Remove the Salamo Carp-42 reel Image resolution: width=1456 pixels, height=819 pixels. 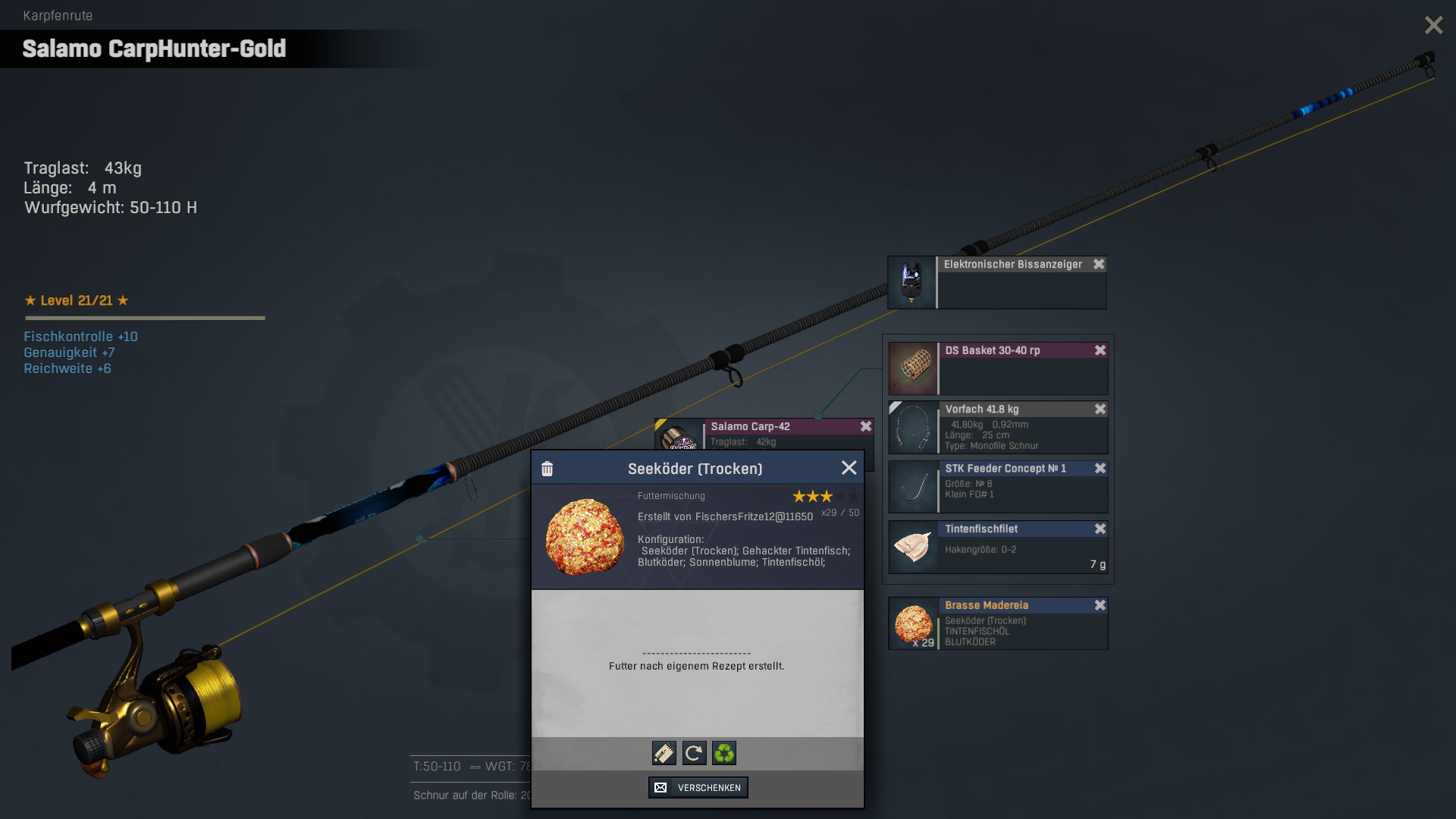point(866,426)
